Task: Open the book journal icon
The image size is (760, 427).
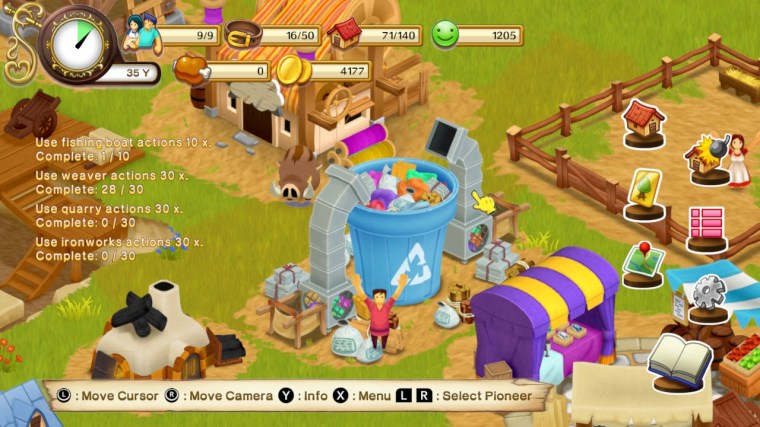Action: pos(679,359)
